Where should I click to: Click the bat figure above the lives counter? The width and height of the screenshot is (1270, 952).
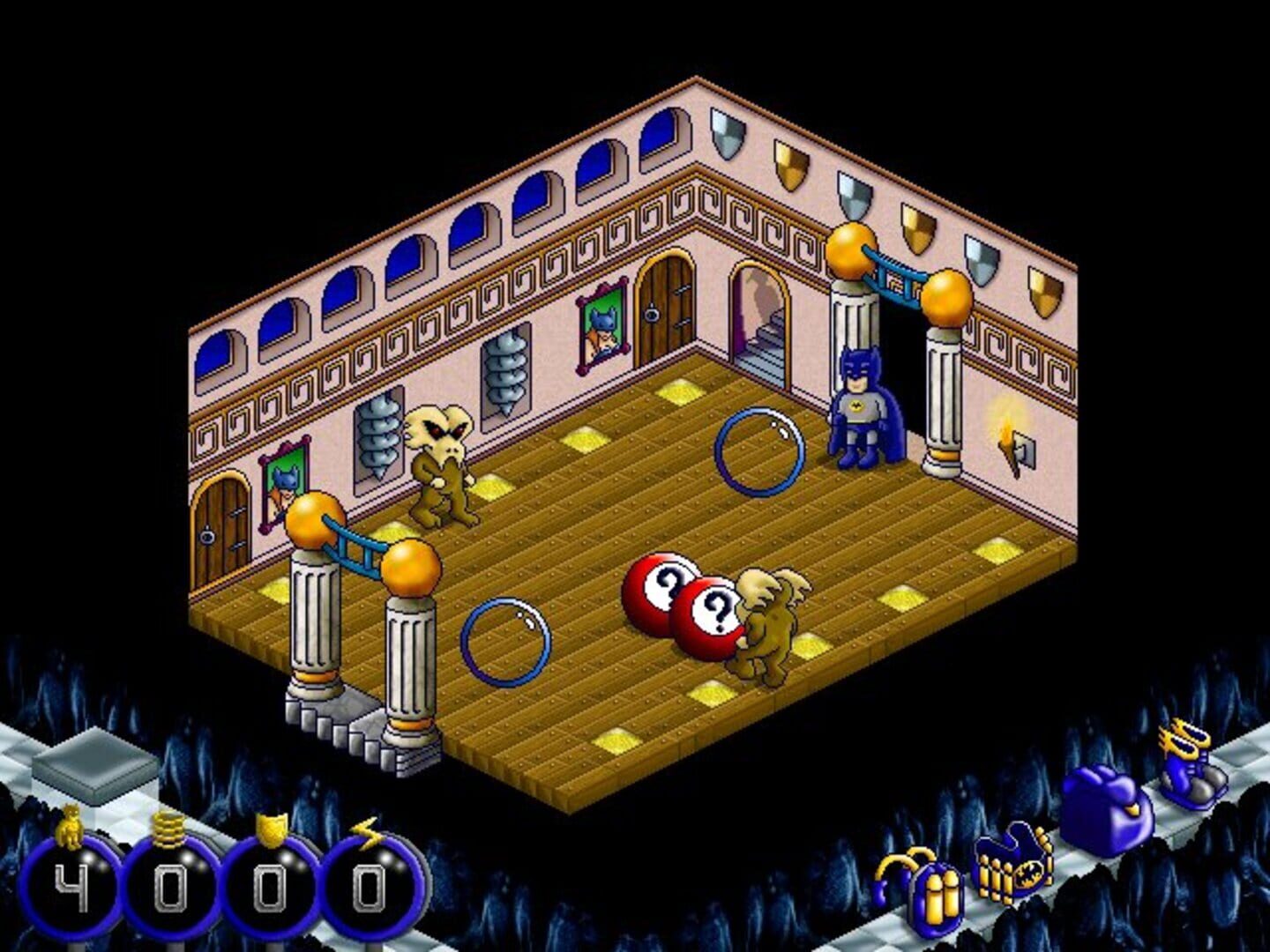click(x=69, y=824)
